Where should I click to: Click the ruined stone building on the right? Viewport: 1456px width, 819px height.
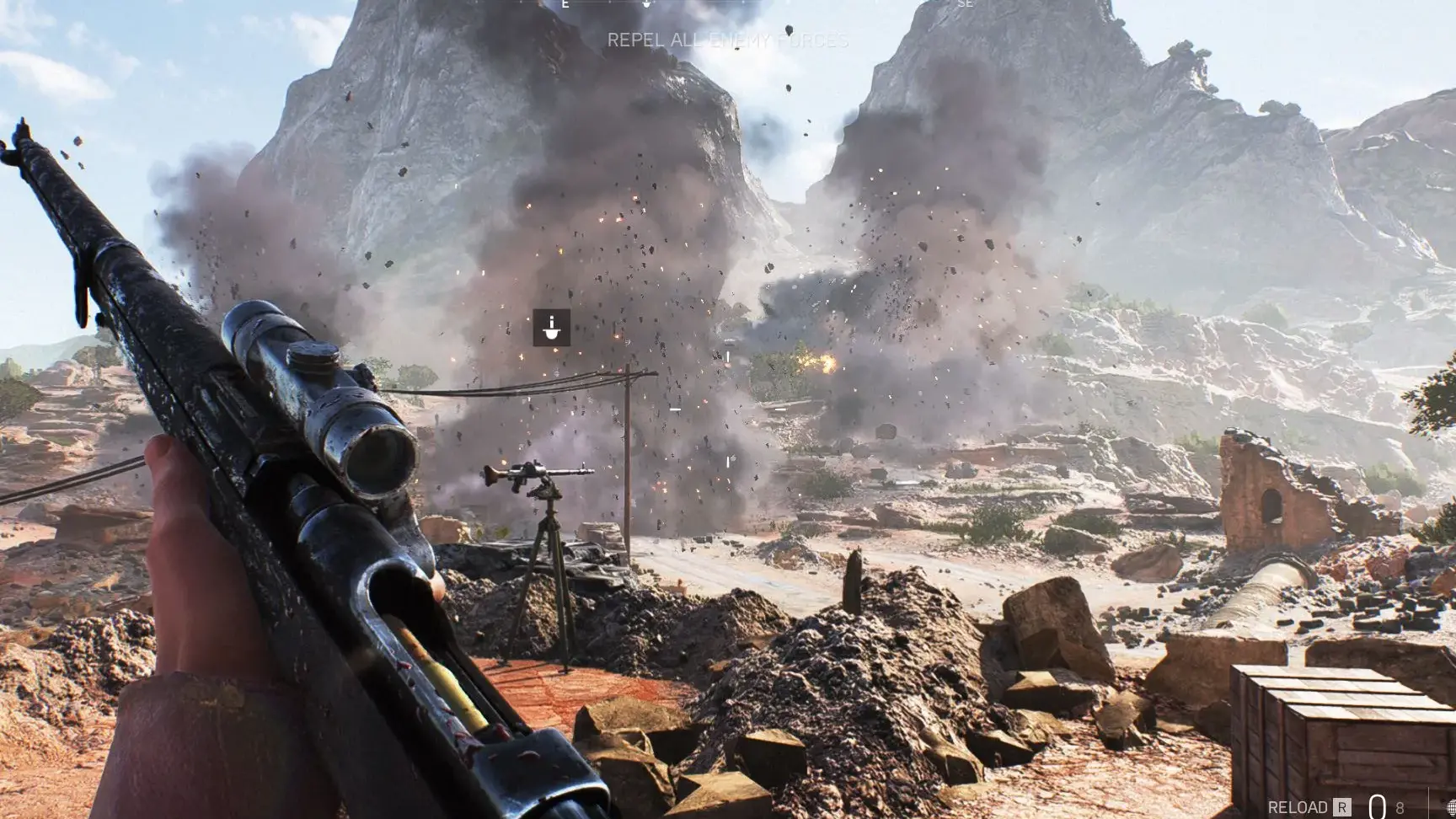[x=1264, y=497]
